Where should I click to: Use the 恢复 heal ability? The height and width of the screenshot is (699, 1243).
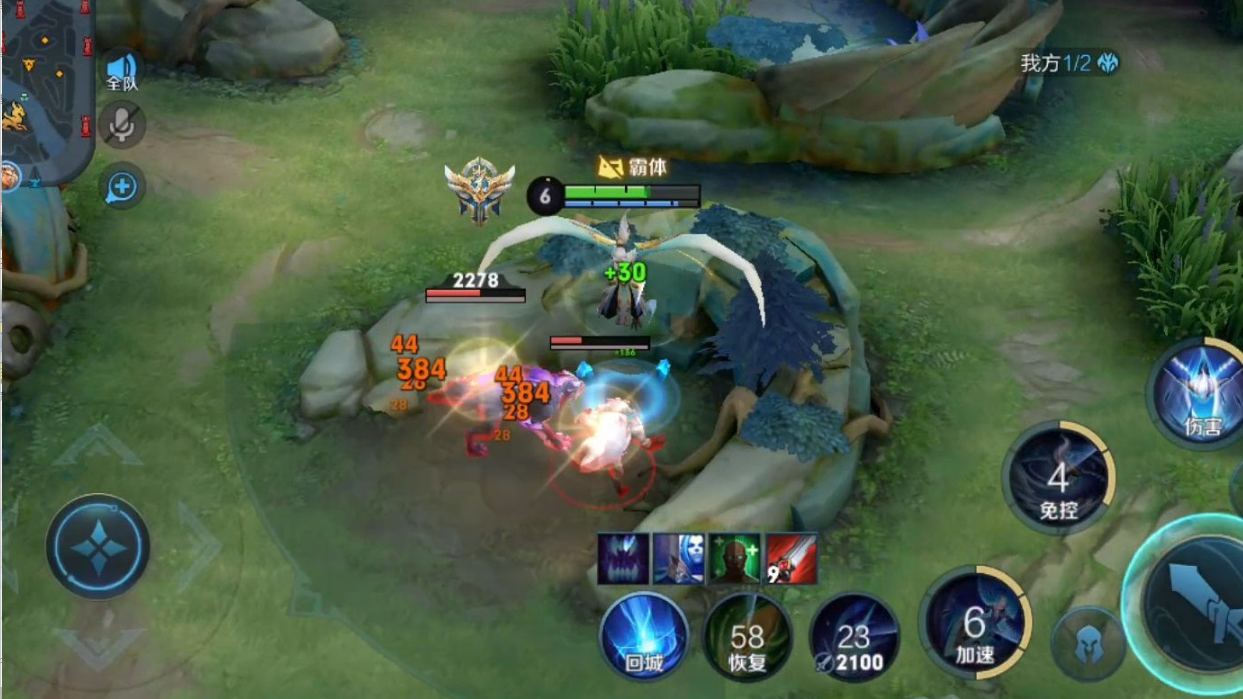click(x=747, y=638)
